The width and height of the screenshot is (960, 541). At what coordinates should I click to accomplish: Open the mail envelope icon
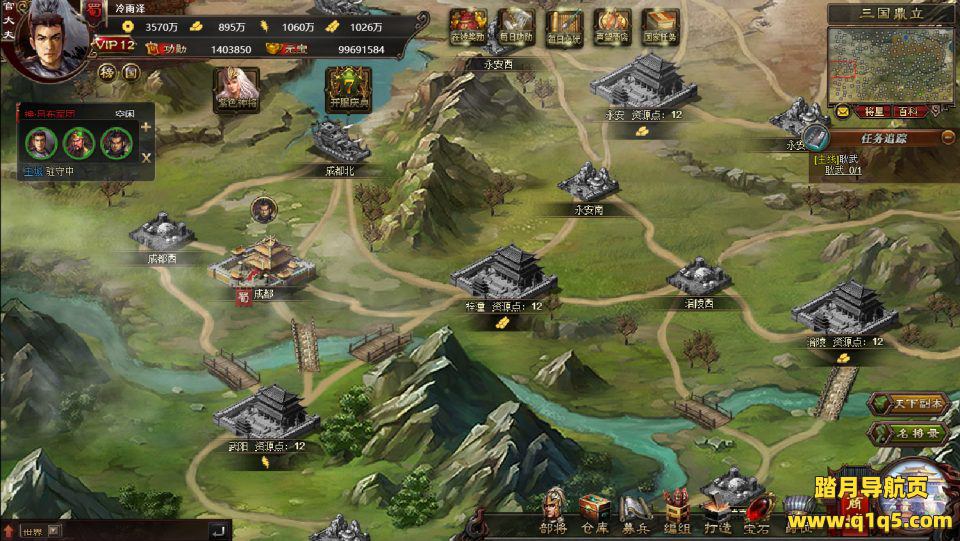844,112
